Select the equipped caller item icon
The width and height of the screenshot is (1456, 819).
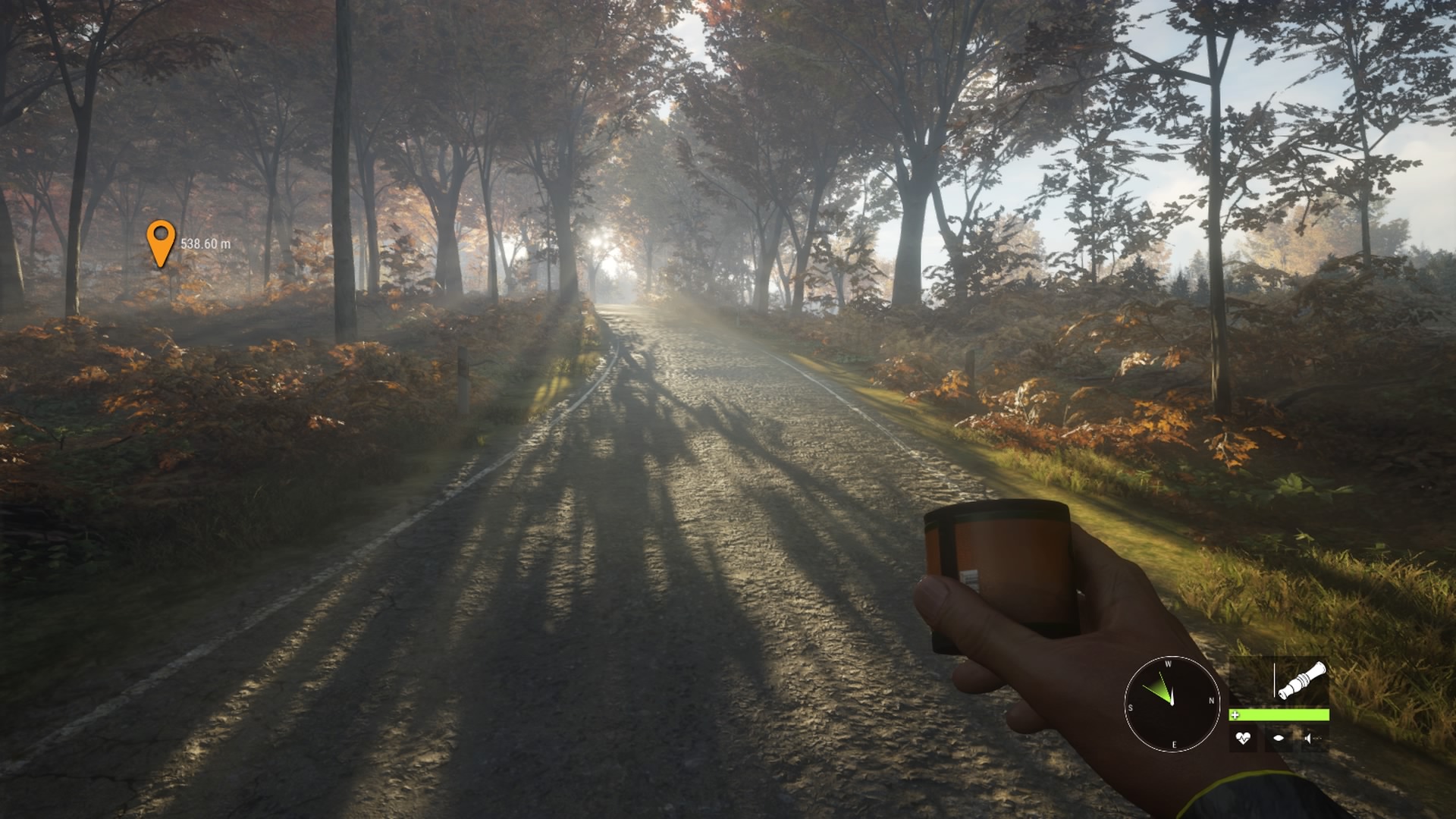(1301, 680)
